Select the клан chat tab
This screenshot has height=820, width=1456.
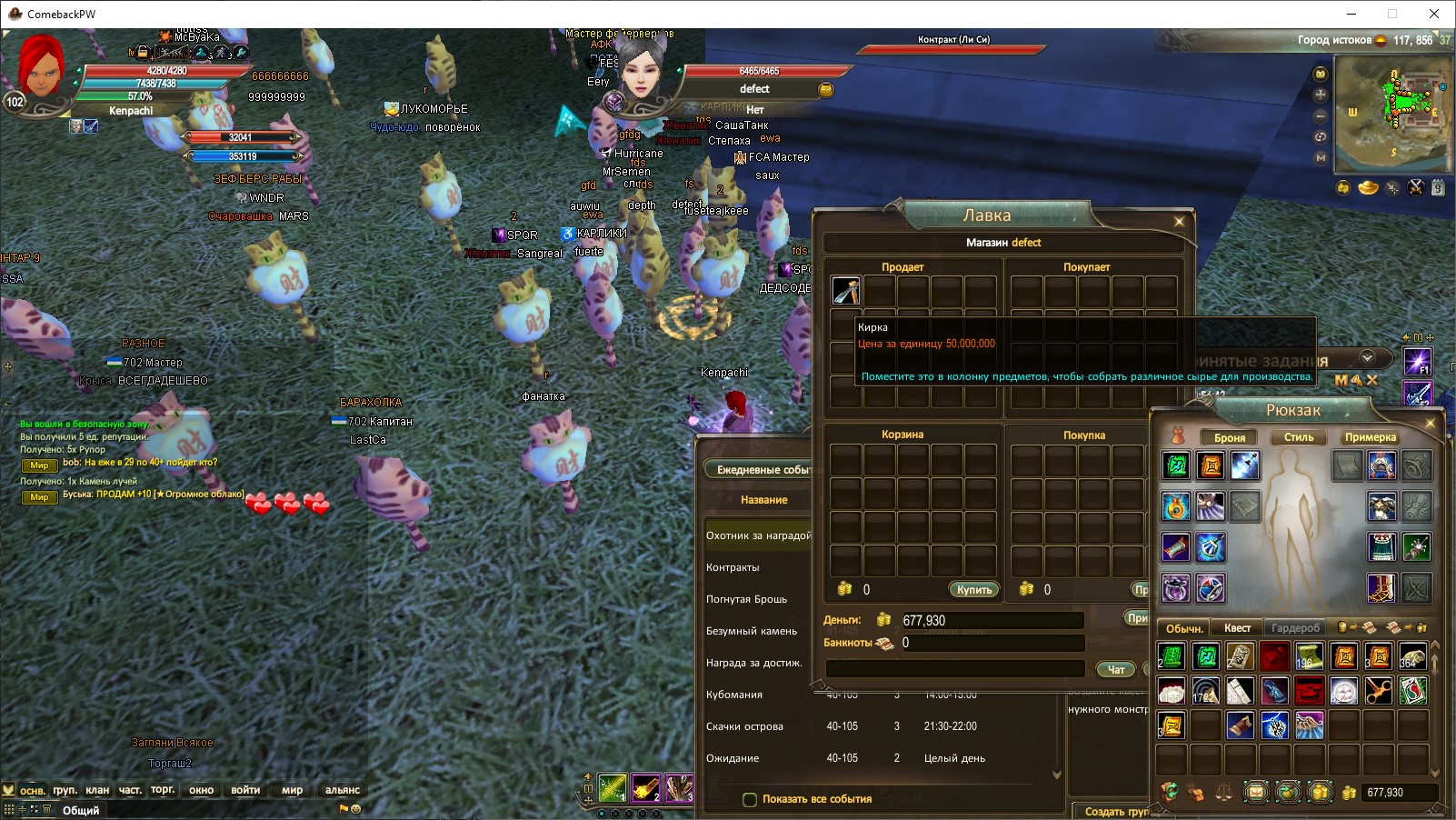point(97,790)
